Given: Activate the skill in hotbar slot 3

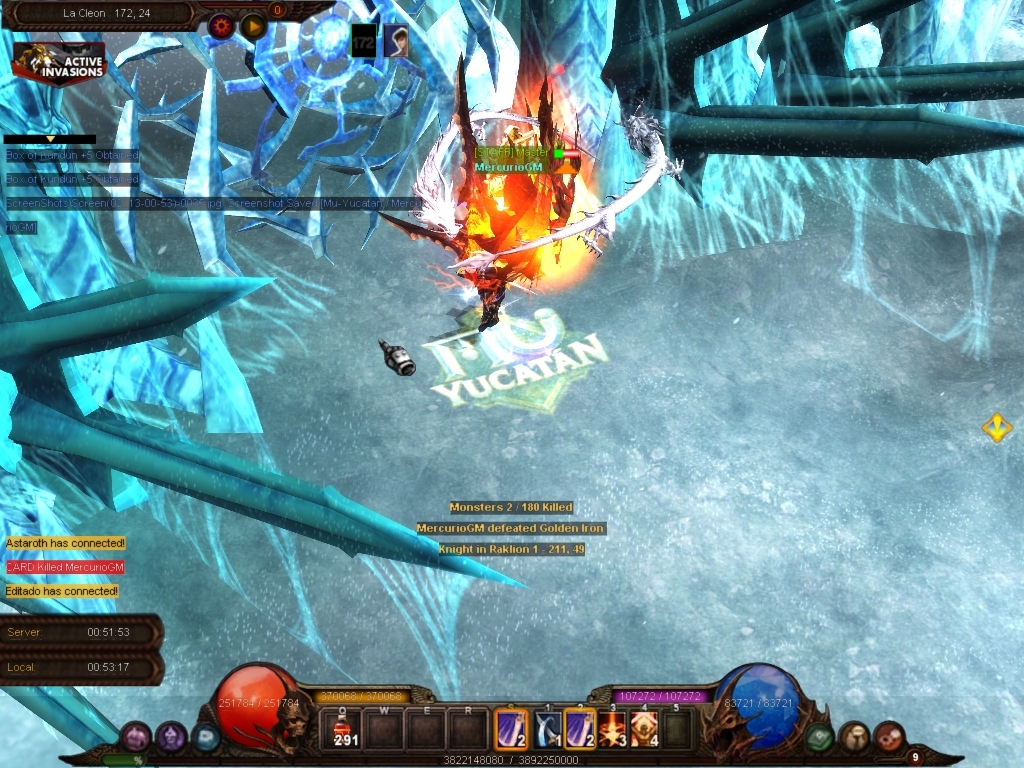Looking at the screenshot, I should pos(613,729).
